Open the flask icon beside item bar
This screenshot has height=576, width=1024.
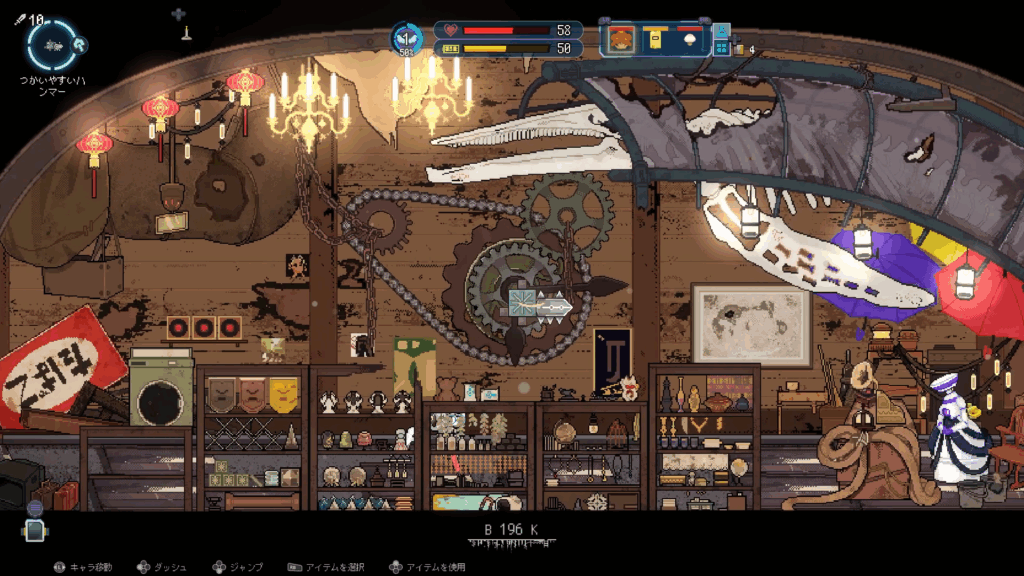722,31
